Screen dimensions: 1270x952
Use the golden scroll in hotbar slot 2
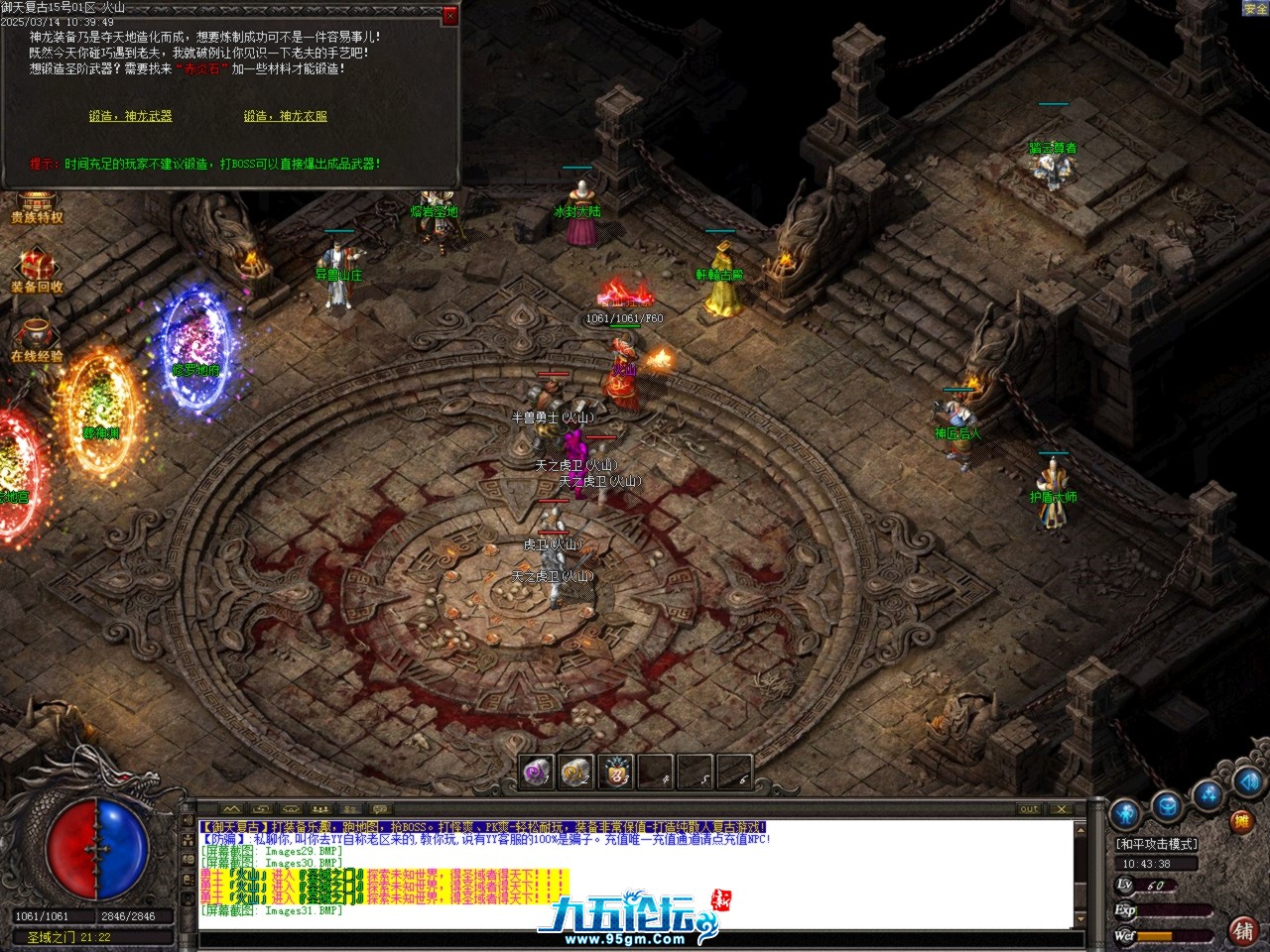coord(575,773)
